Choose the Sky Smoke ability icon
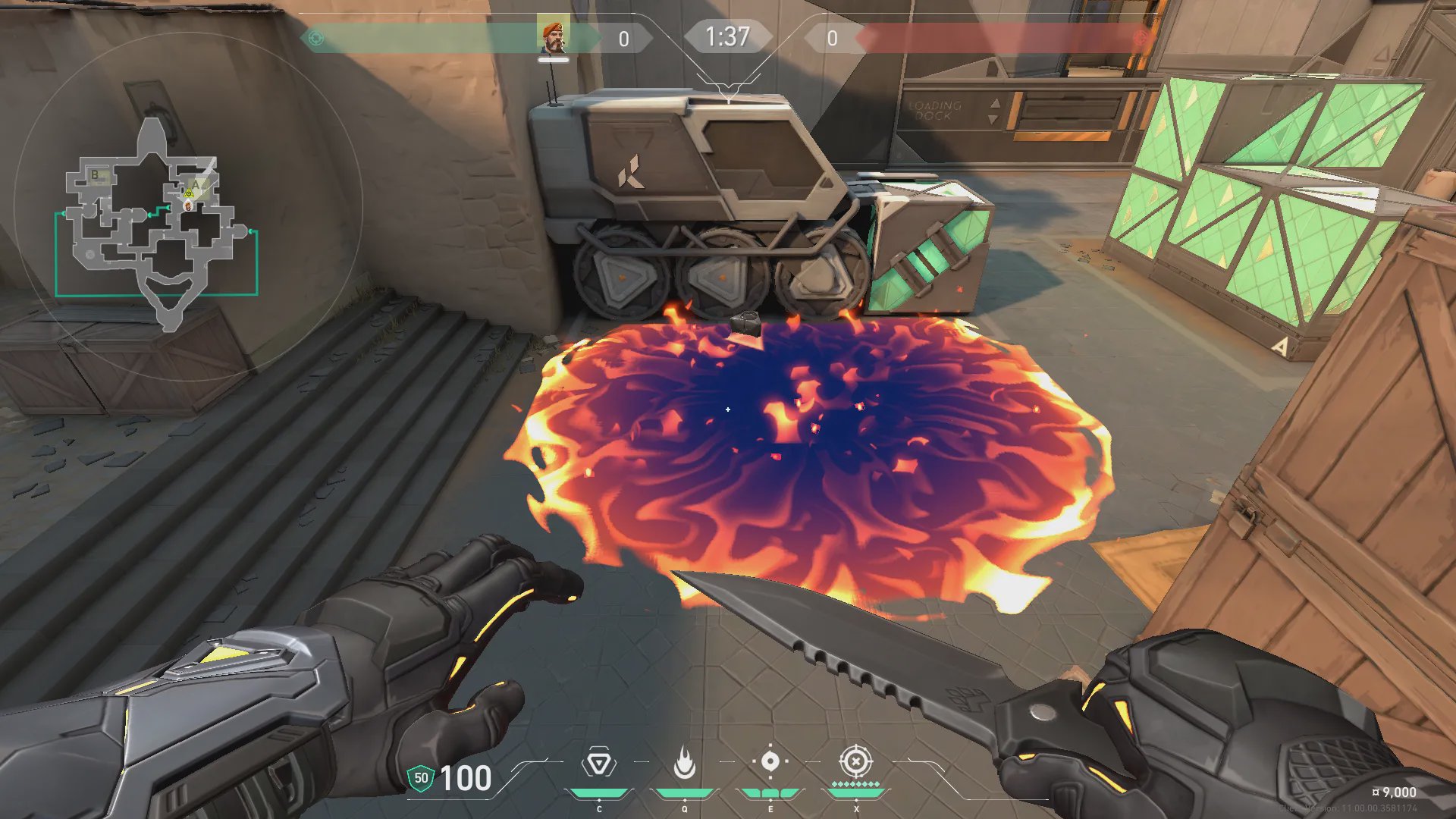The image size is (1456, 819). click(770, 761)
